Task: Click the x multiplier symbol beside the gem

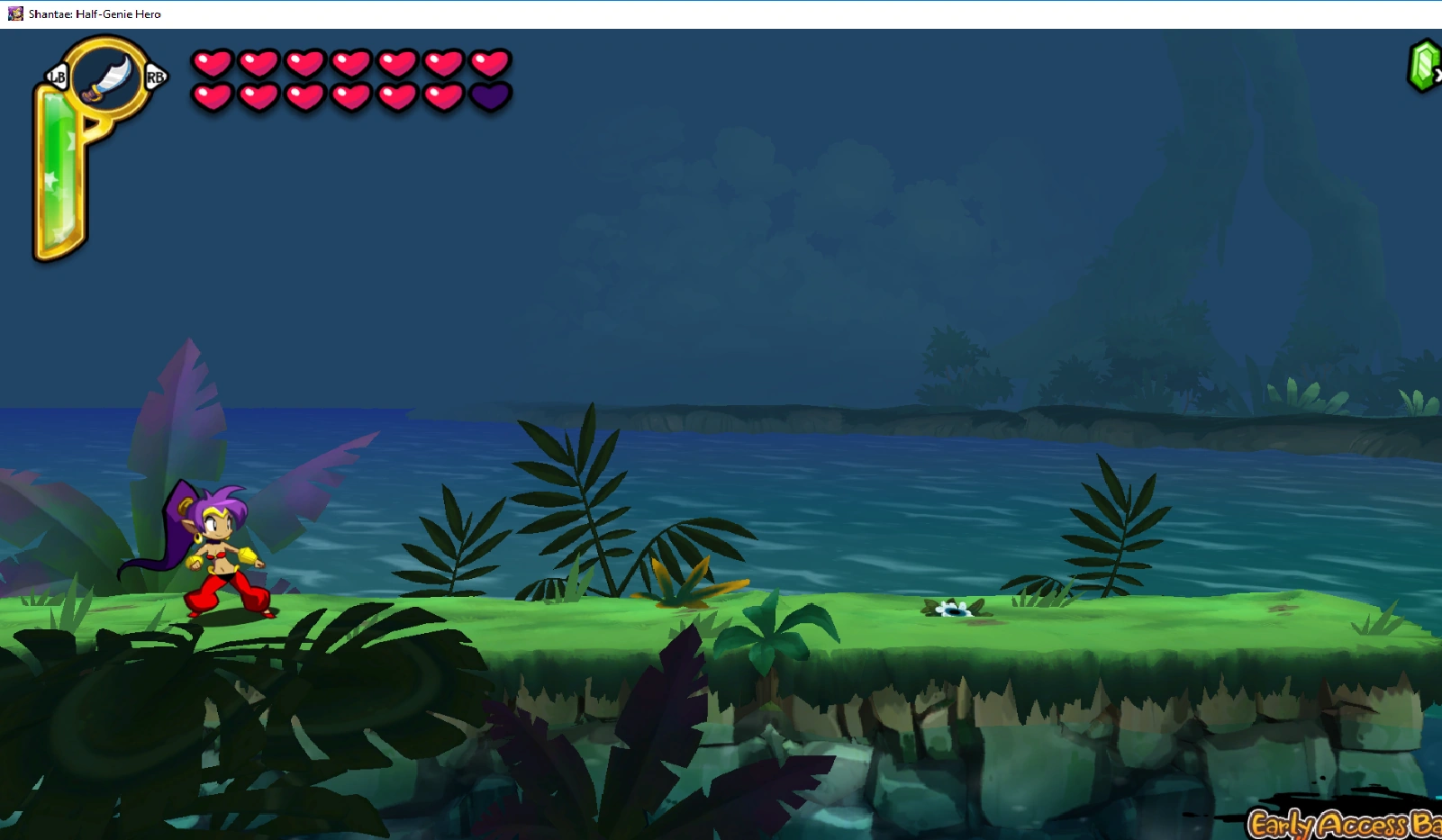Action: pyautogui.click(x=1438, y=77)
